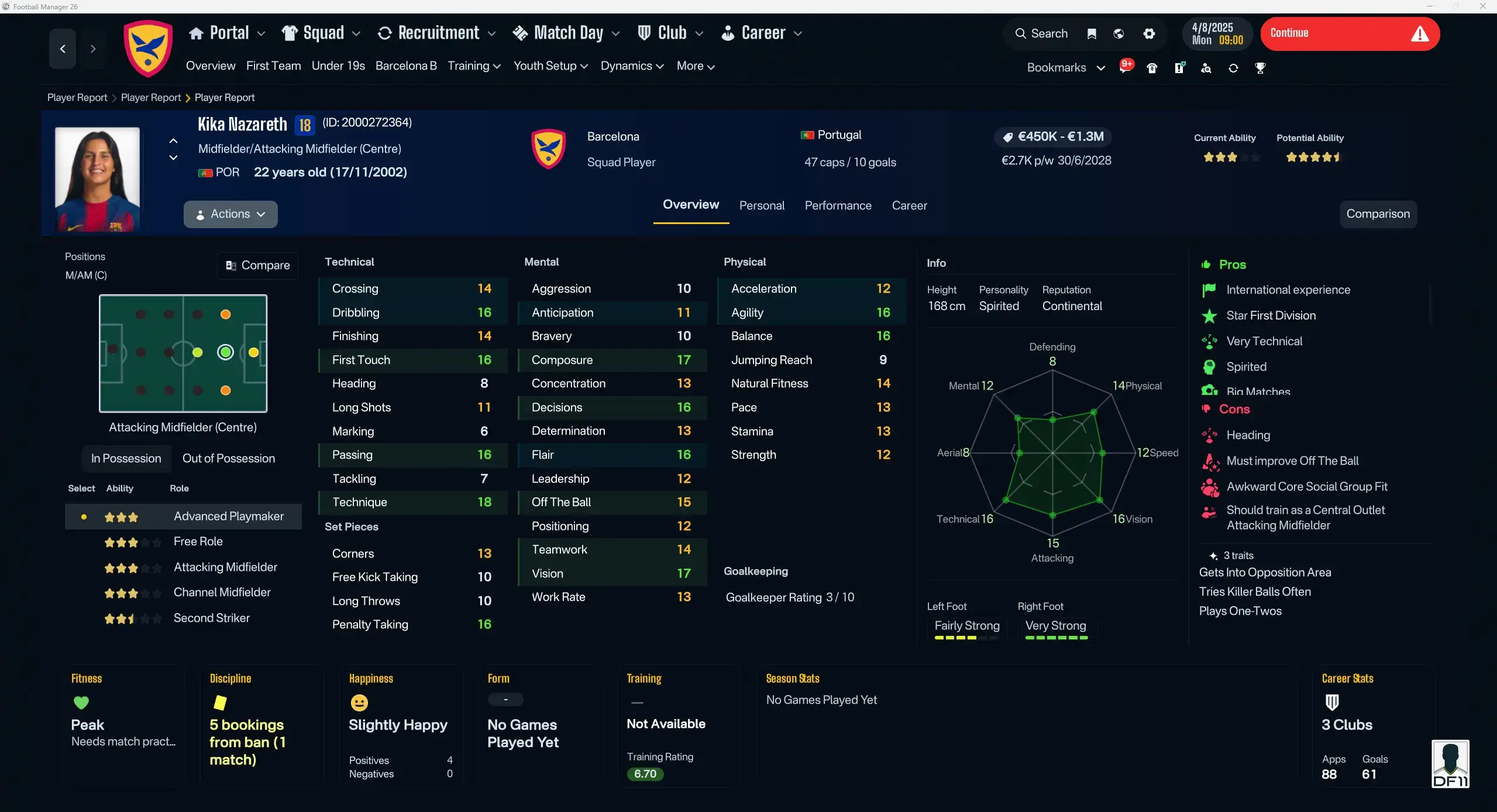The image size is (1497, 812).
Task: Switch selection to Out of Possession
Action: [229, 459]
